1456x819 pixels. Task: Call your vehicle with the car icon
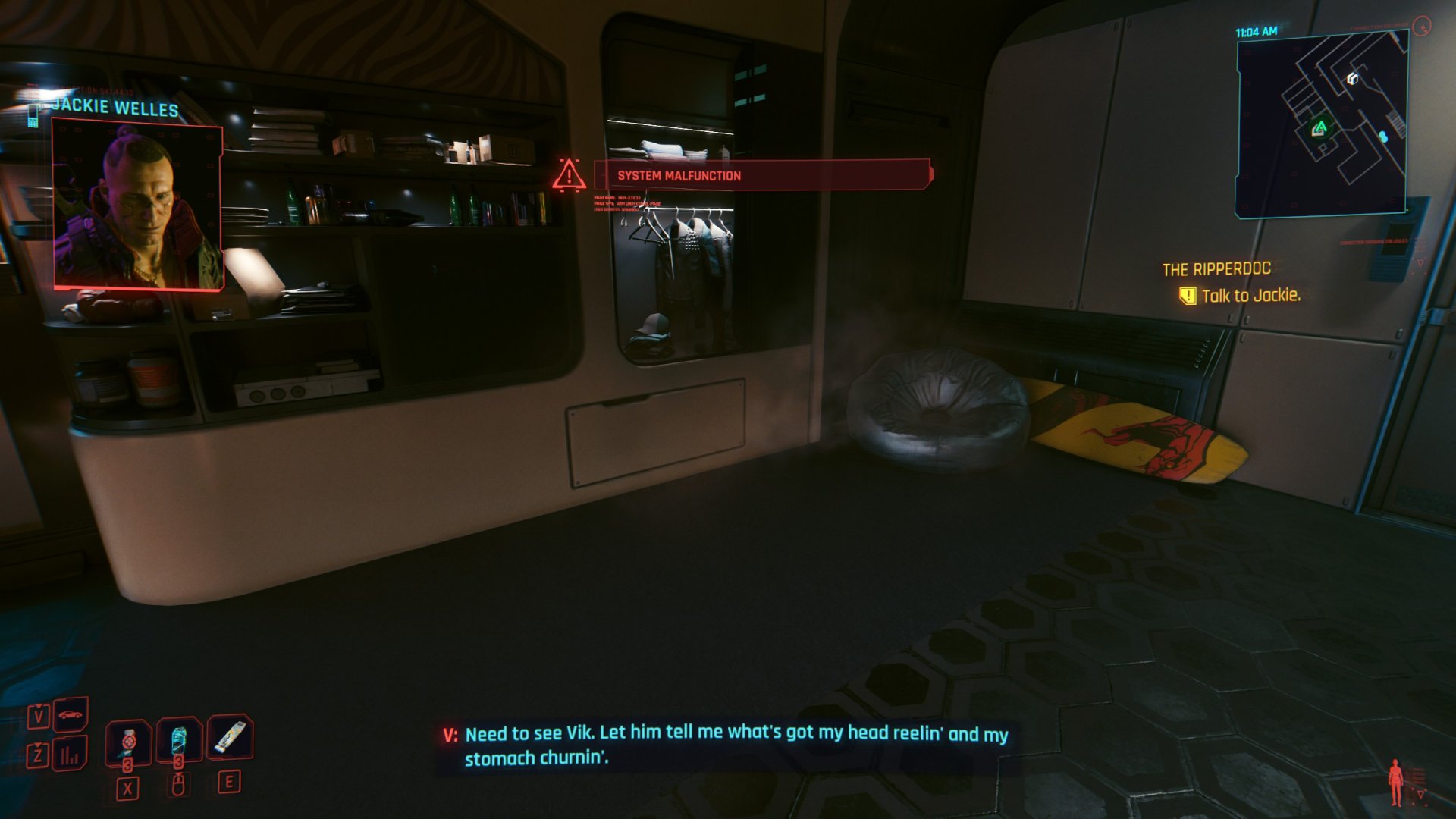(71, 715)
